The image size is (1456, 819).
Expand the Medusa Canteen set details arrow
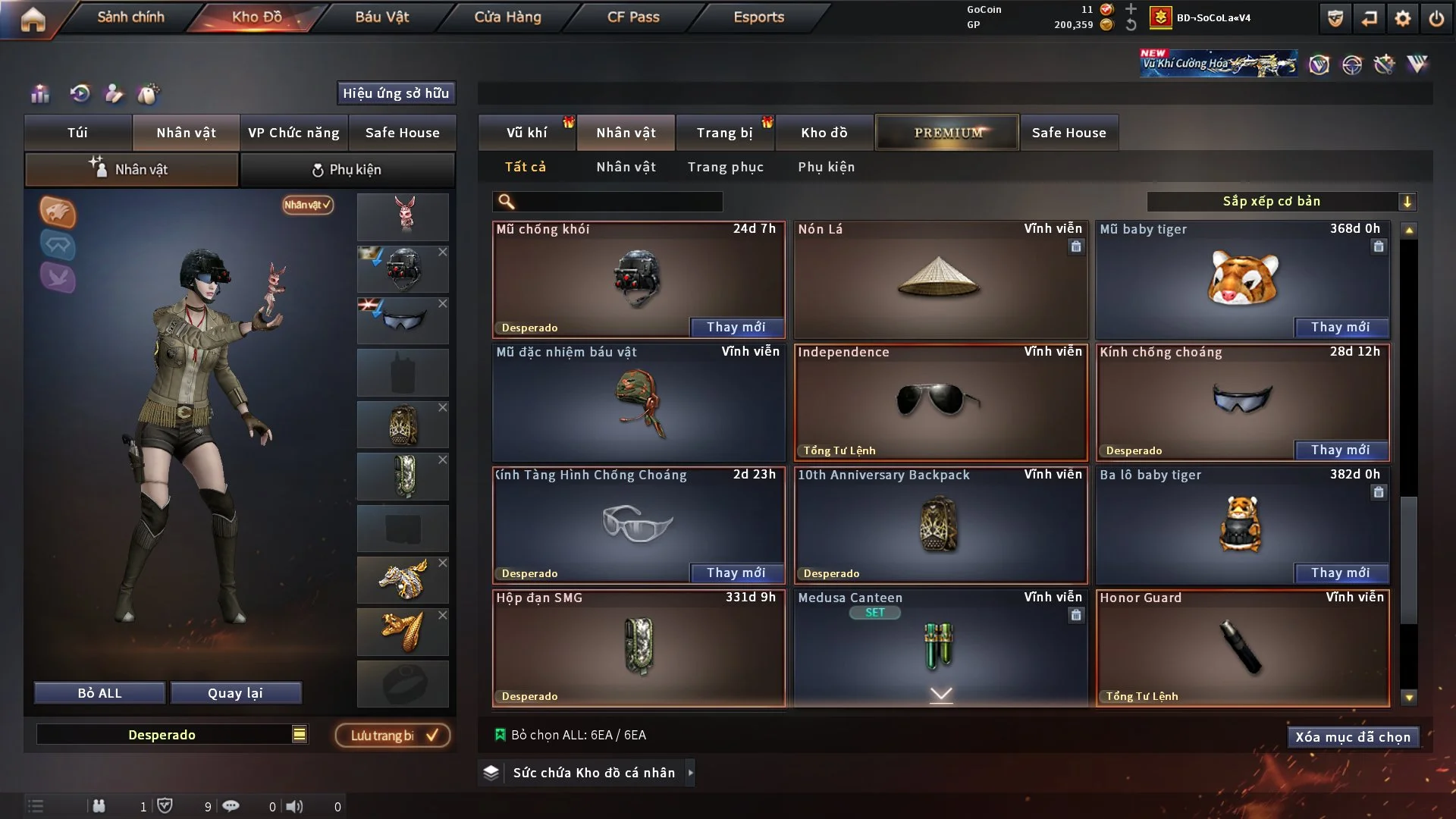(x=940, y=694)
